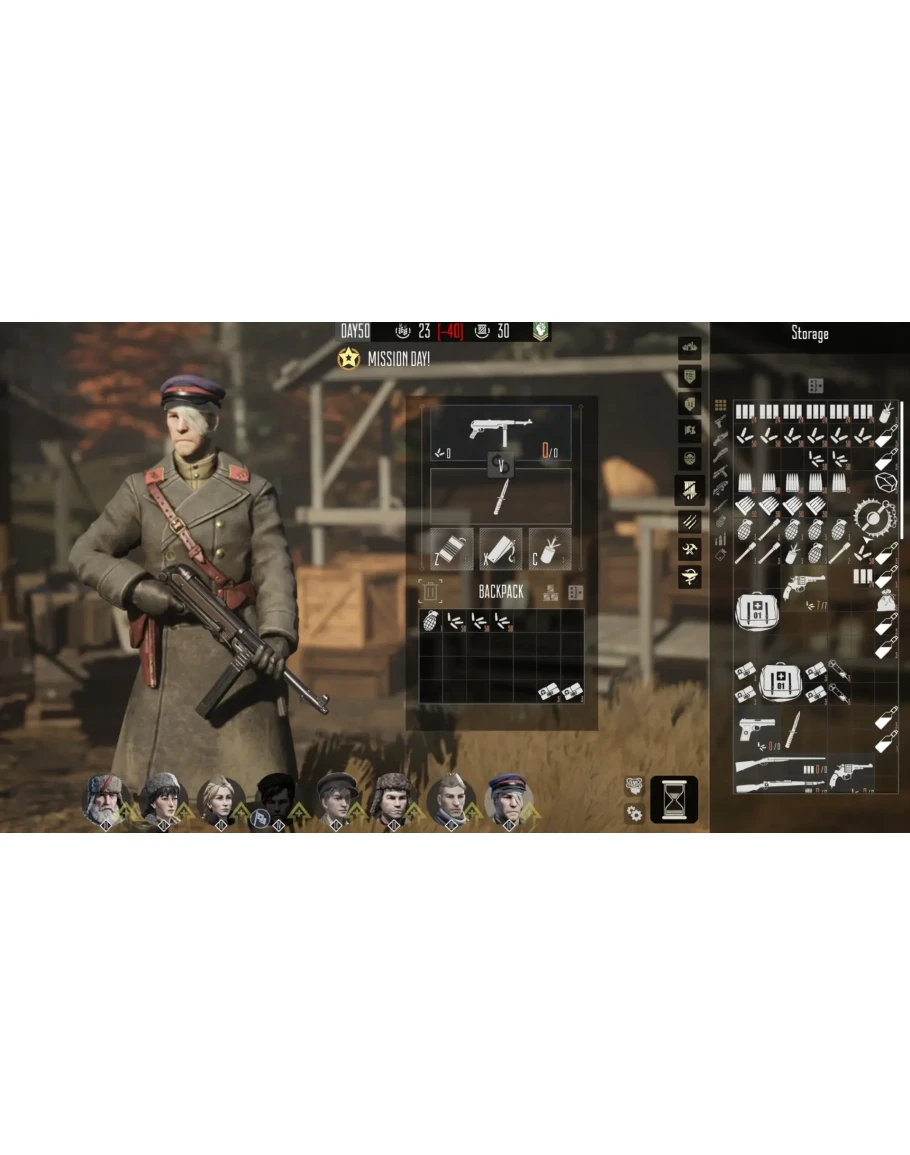The image size is (910, 1155).
Task: Select the blue-capped officer's portrait
Action: (x=507, y=798)
